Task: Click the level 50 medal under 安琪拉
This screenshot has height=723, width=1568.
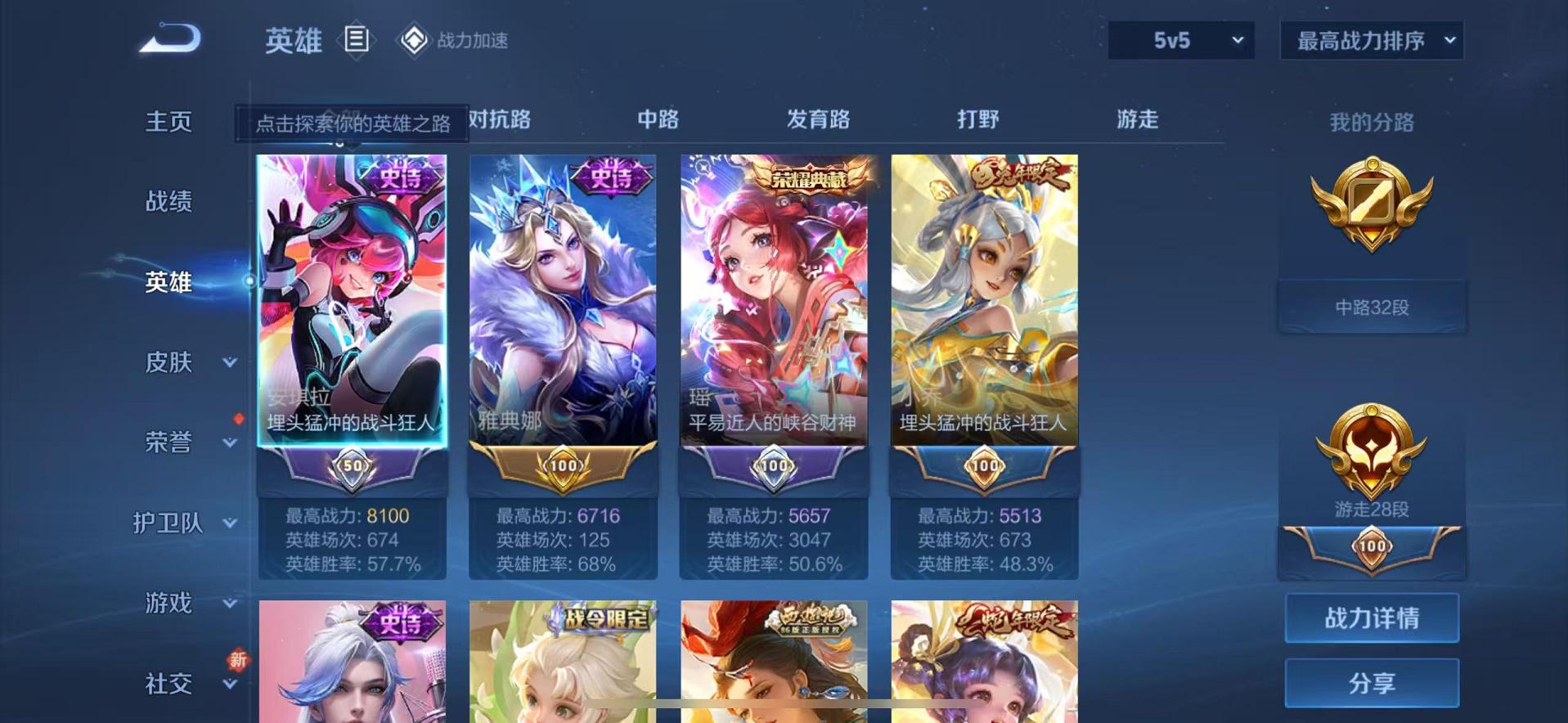Action: [352, 466]
